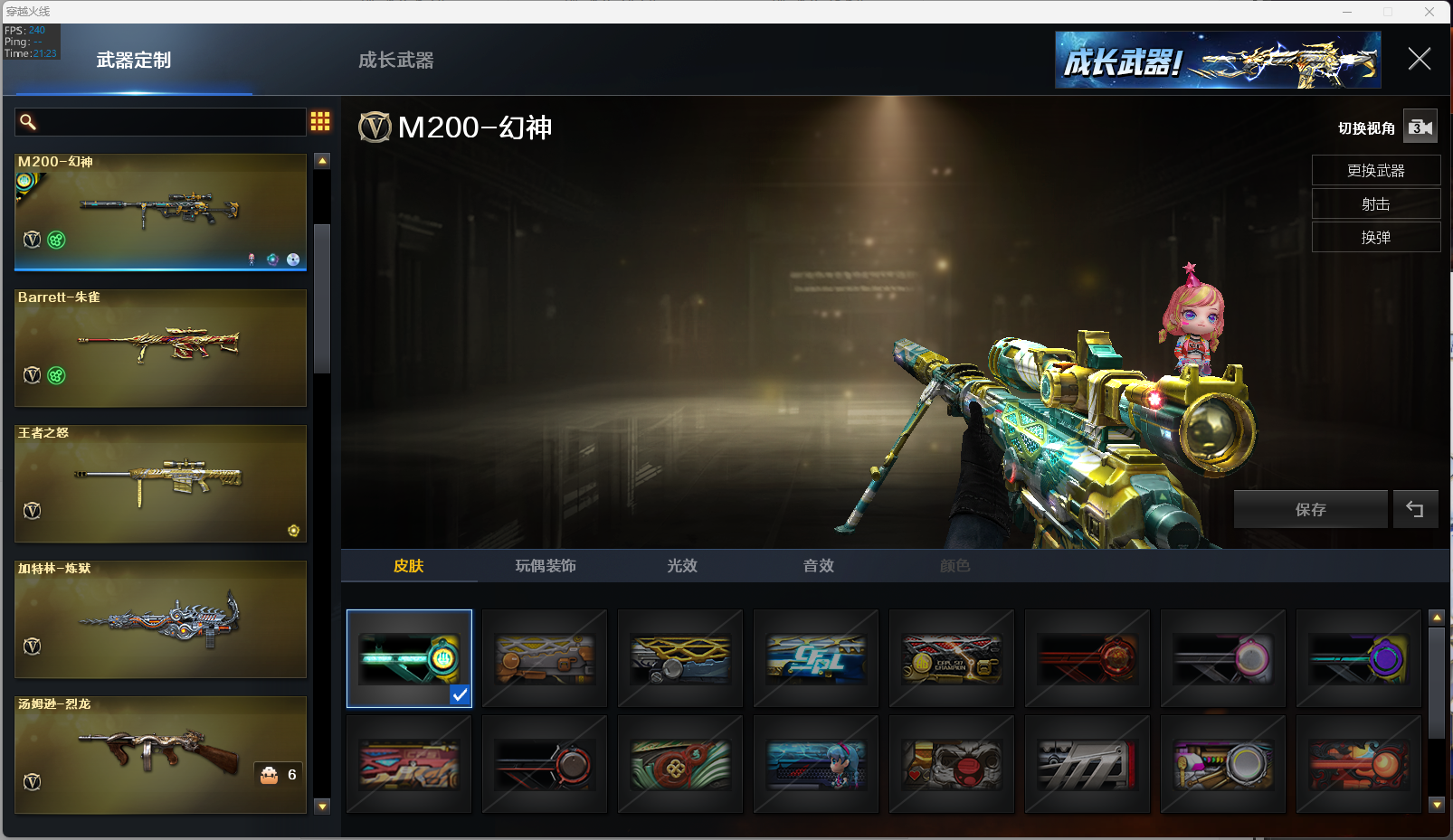1453x840 pixels.
Task: Choose the 王者之怒 weapon entry
Action: (160, 484)
